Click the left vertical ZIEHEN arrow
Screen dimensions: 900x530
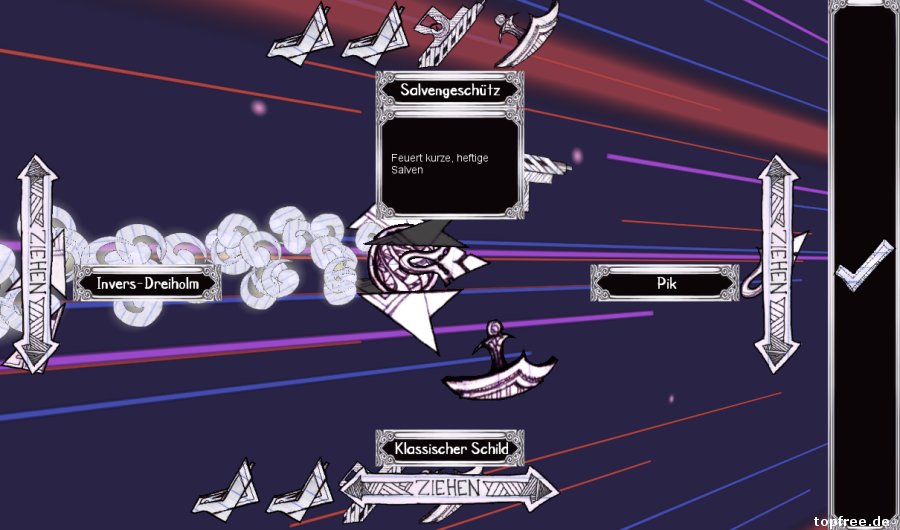pyautogui.click(x=34, y=263)
